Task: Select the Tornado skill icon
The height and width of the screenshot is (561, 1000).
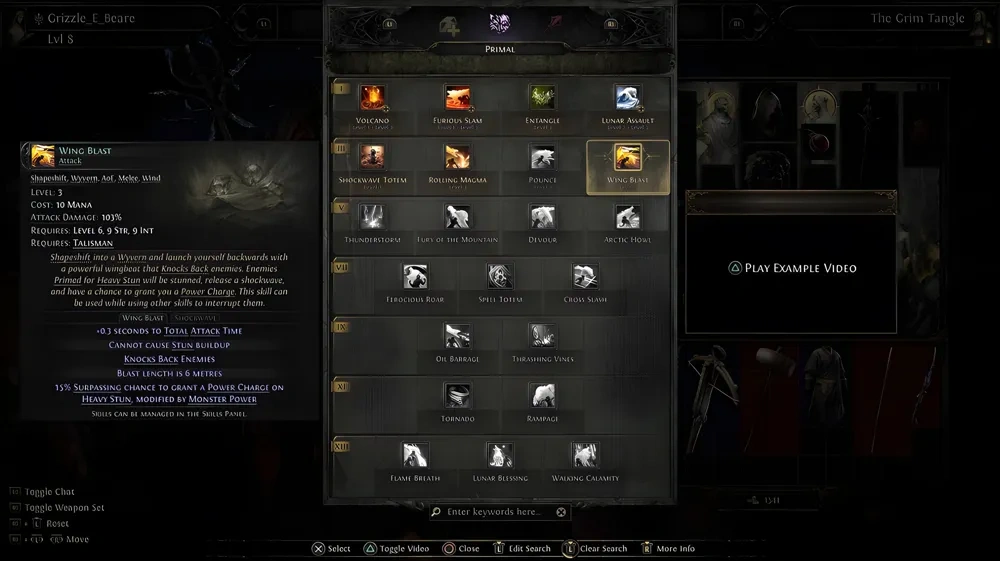Action: tap(458, 396)
